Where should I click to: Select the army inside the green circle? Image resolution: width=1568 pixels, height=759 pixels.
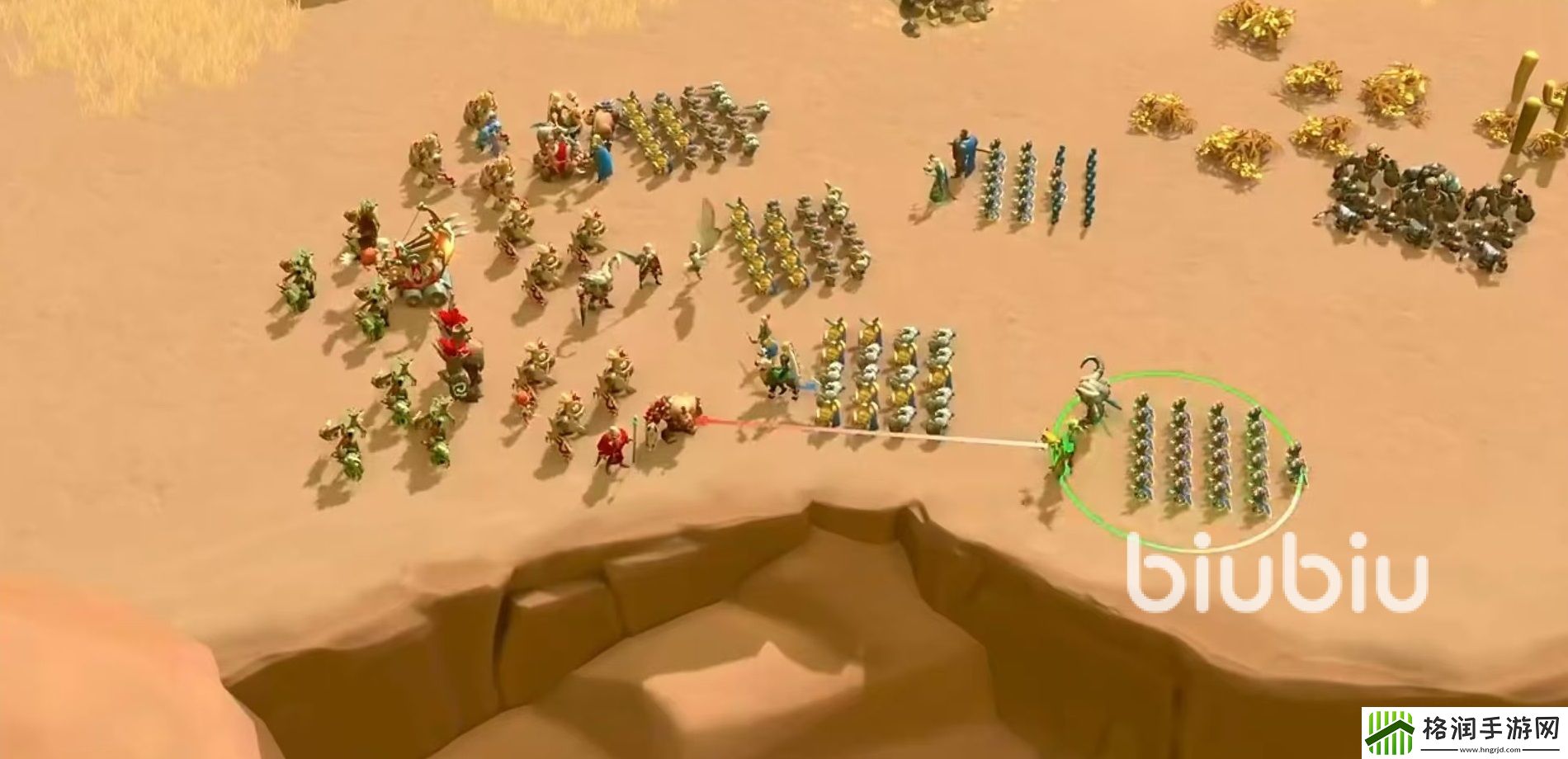(1197, 455)
